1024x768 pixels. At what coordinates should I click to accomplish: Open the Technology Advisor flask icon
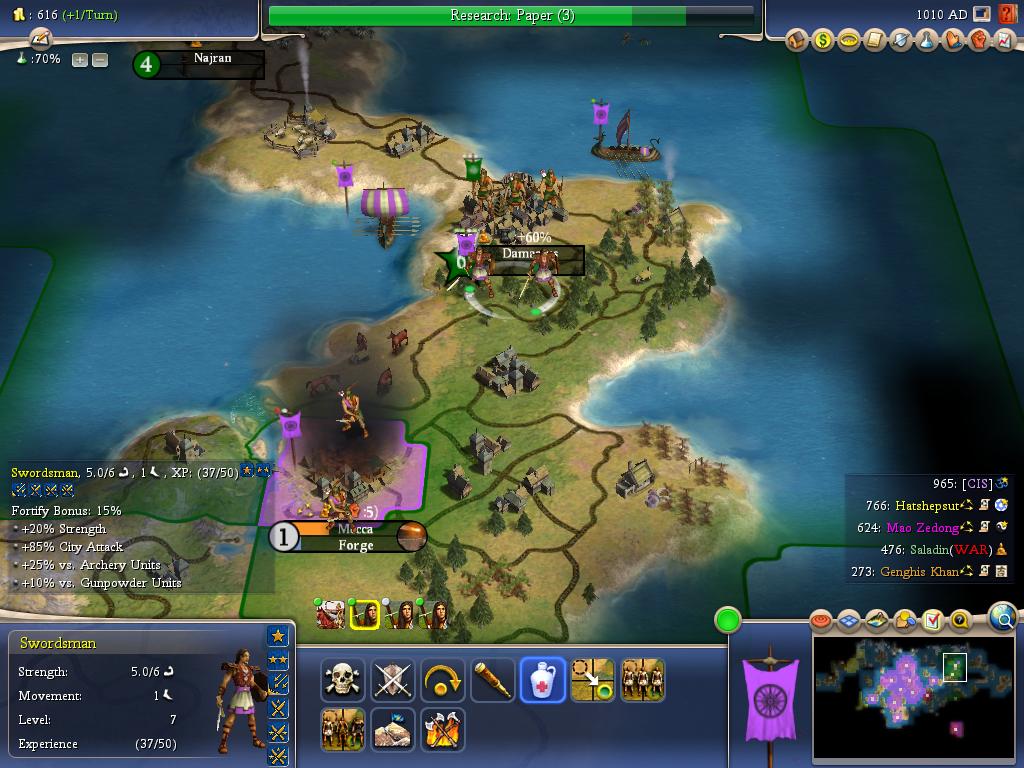pyautogui.click(x=927, y=41)
